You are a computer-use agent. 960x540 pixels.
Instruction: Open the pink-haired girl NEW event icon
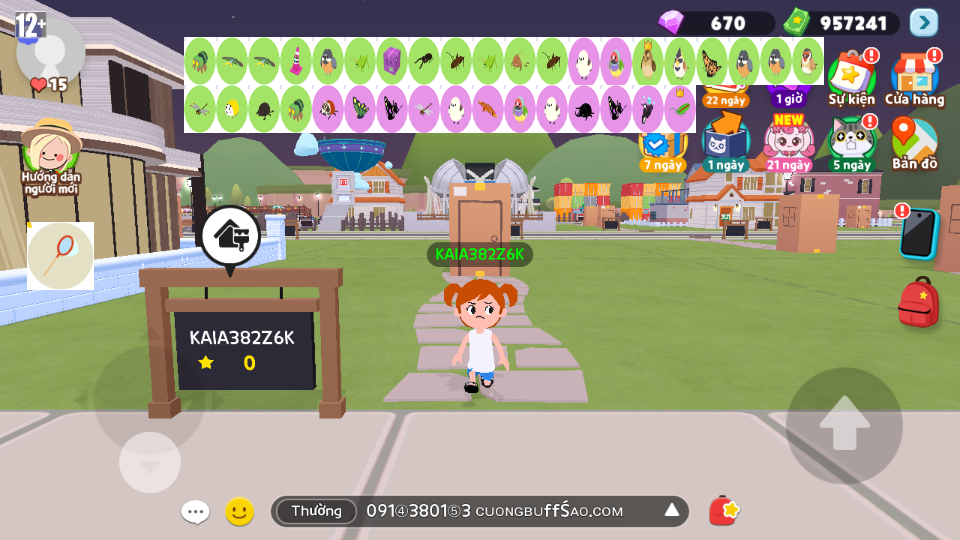[x=788, y=143]
